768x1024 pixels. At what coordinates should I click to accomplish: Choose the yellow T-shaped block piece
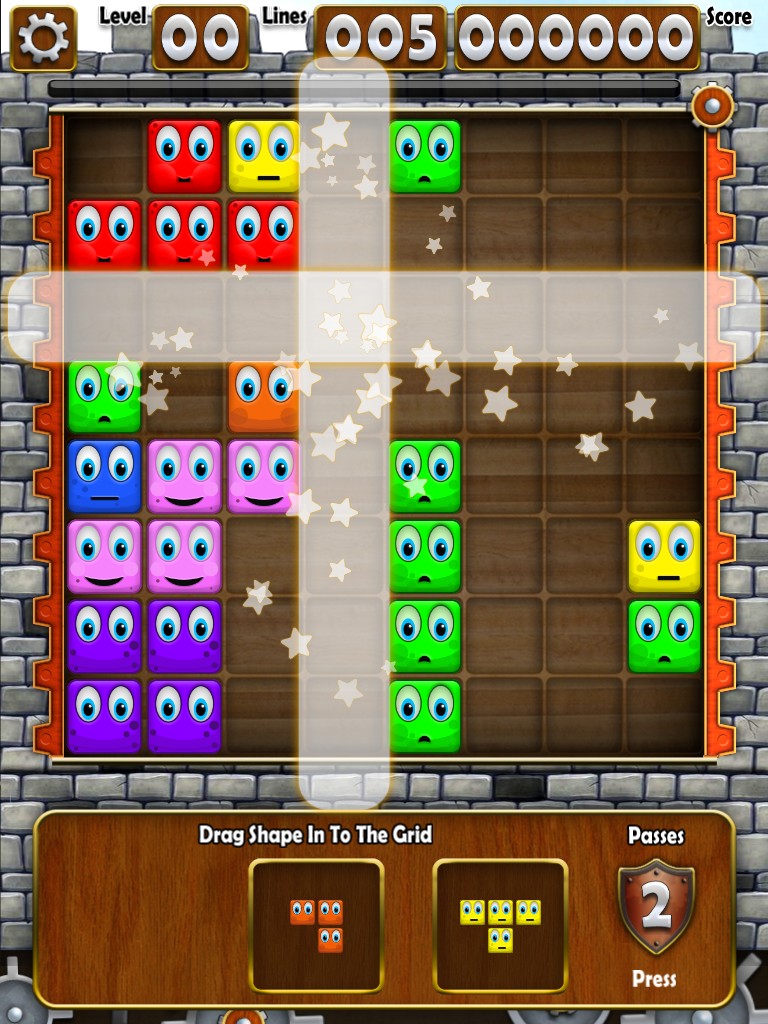coord(500,924)
